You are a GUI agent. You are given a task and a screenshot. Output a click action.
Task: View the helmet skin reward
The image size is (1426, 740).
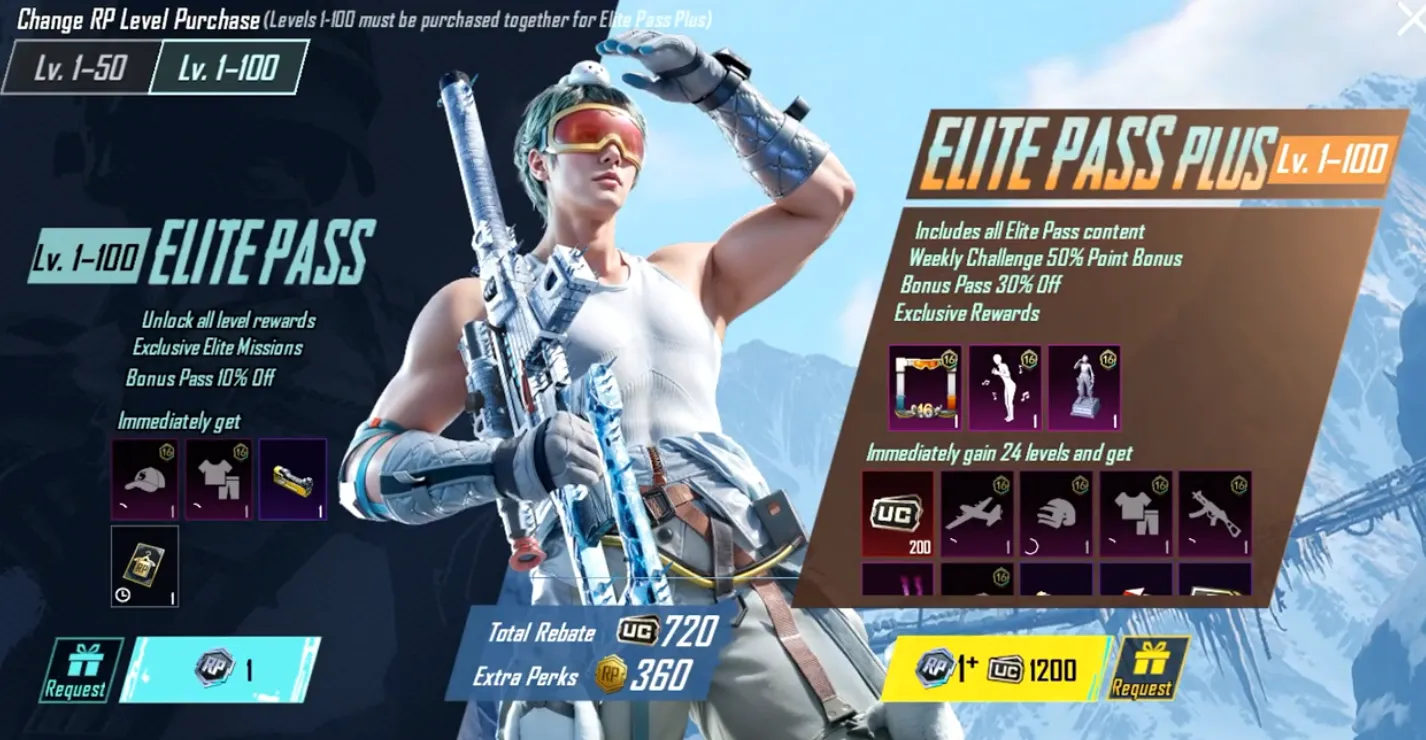1056,514
